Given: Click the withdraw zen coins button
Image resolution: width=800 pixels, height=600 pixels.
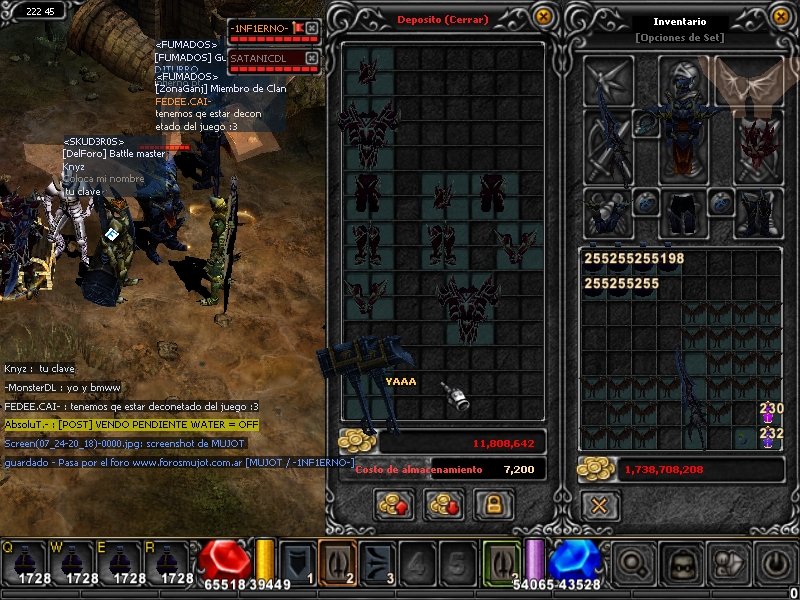Looking at the screenshot, I should click(x=443, y=505).
